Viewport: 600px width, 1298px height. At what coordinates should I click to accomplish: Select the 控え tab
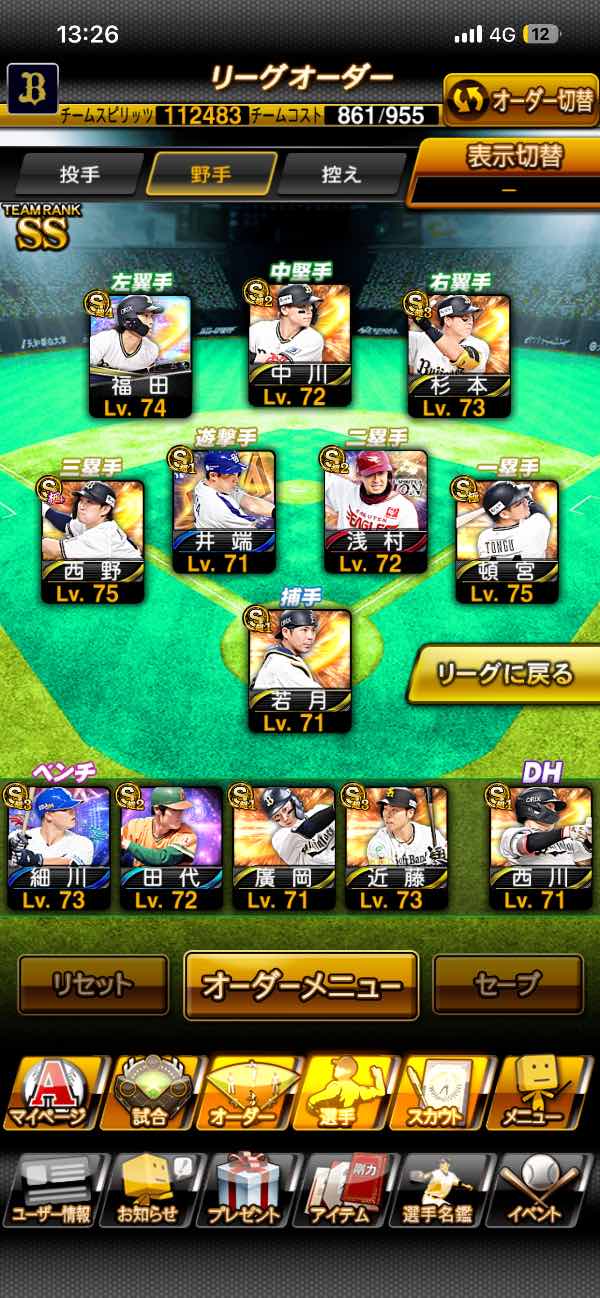[341, 174]
